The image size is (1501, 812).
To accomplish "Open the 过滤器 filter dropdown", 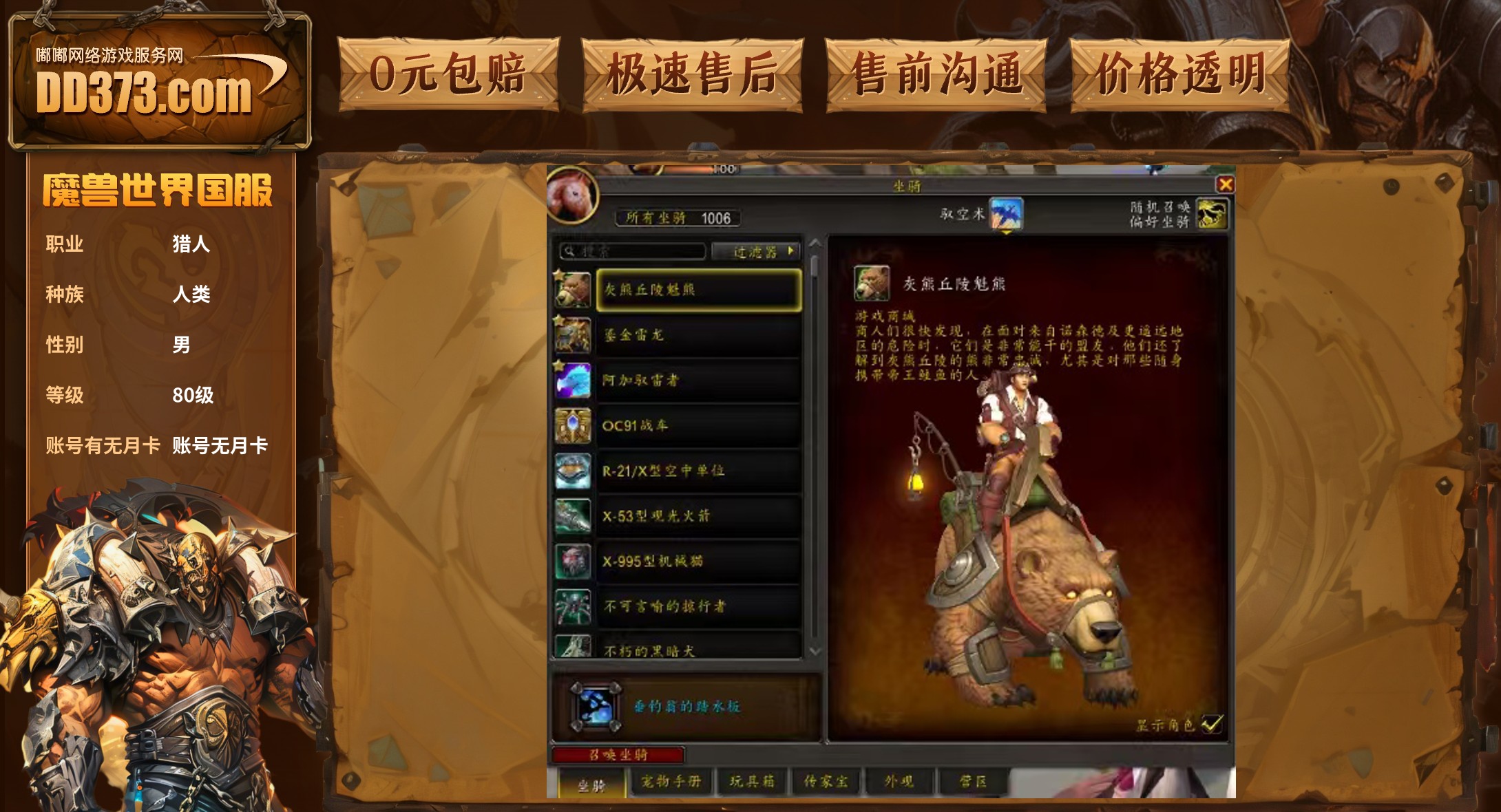I will pos(755,252).
